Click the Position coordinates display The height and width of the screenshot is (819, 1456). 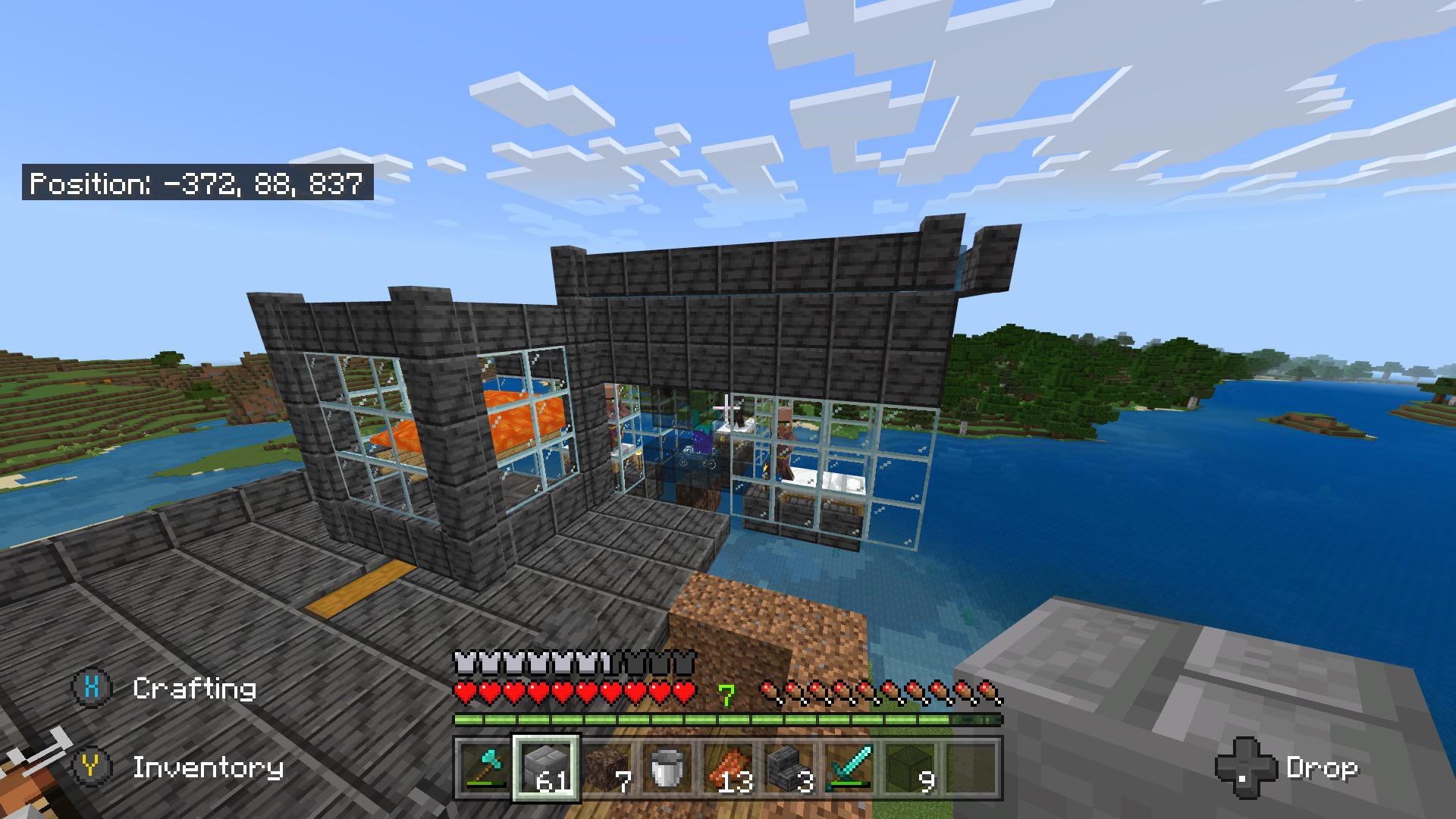click(x=197, y=182)
